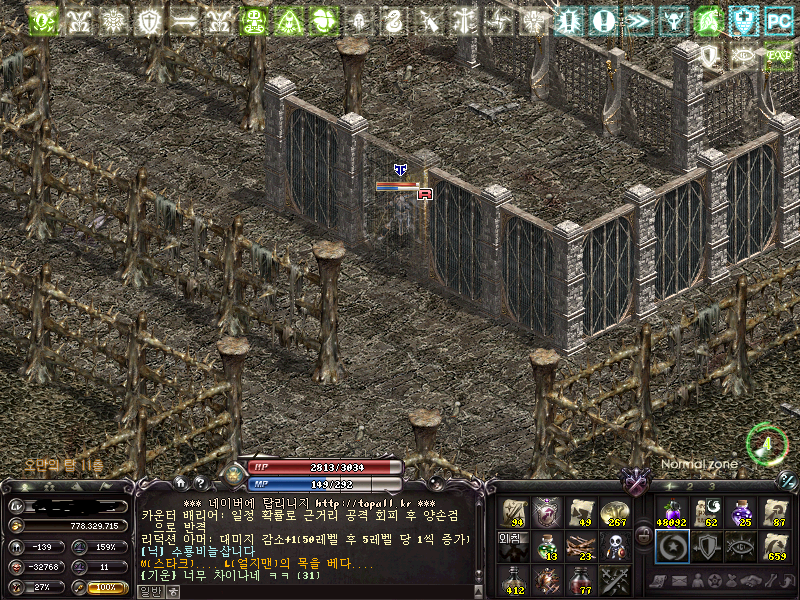Use the eye skill icon
This screenshot has width=800, height=600.
click(740, 546)
